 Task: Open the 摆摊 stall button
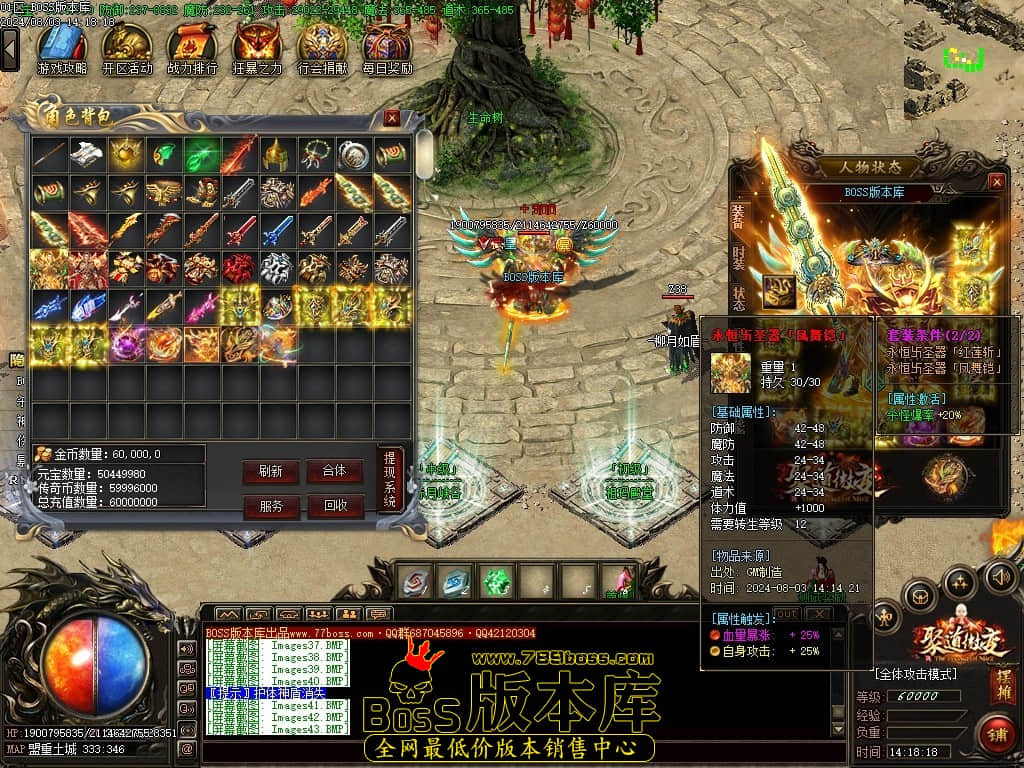[1003, 685]
